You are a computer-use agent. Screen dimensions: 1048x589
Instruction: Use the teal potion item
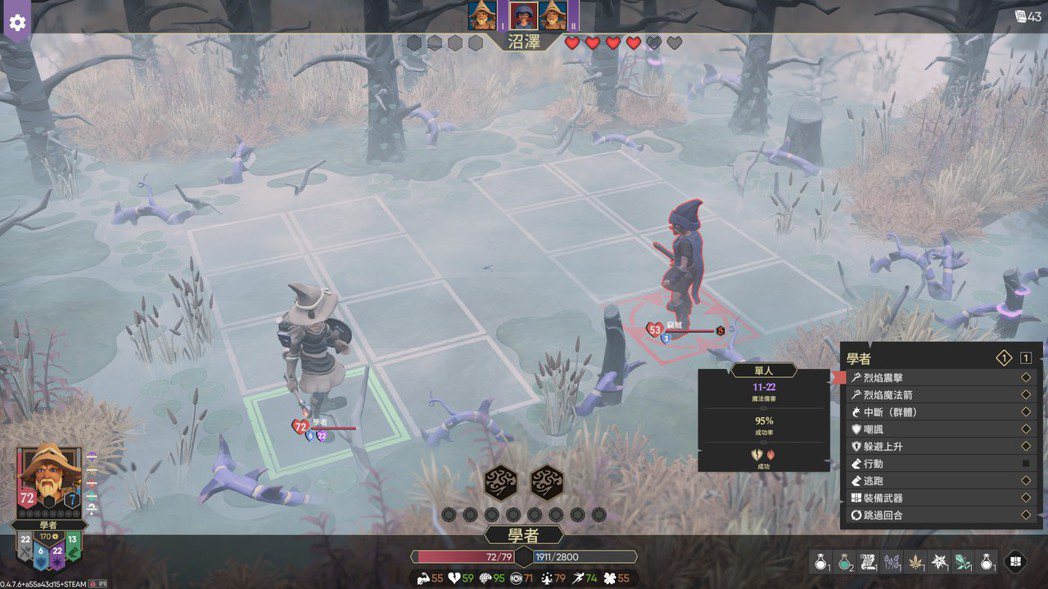click(x=845, y=563)
